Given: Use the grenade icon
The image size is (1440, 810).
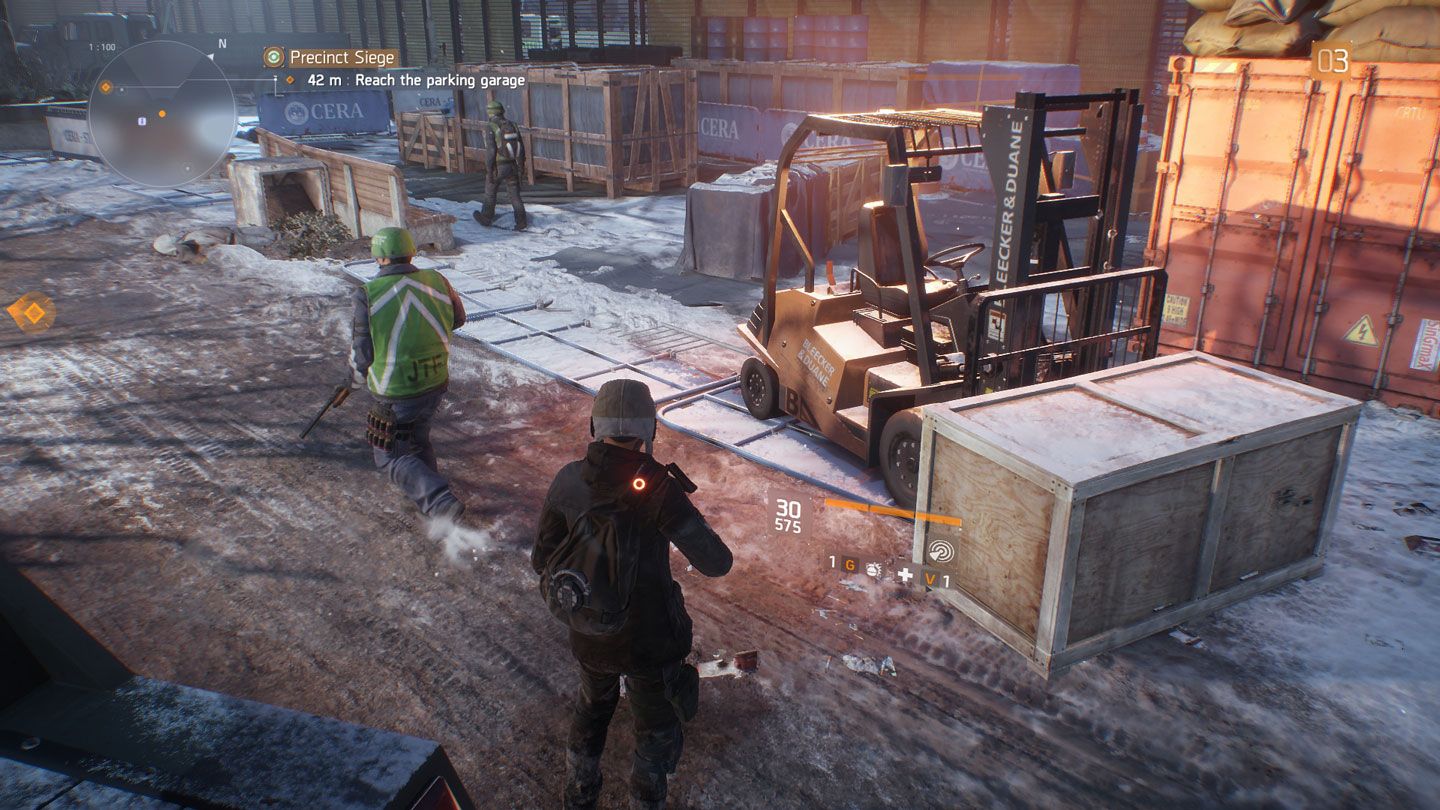Looking at the screenshot, I should click(873, 569).
